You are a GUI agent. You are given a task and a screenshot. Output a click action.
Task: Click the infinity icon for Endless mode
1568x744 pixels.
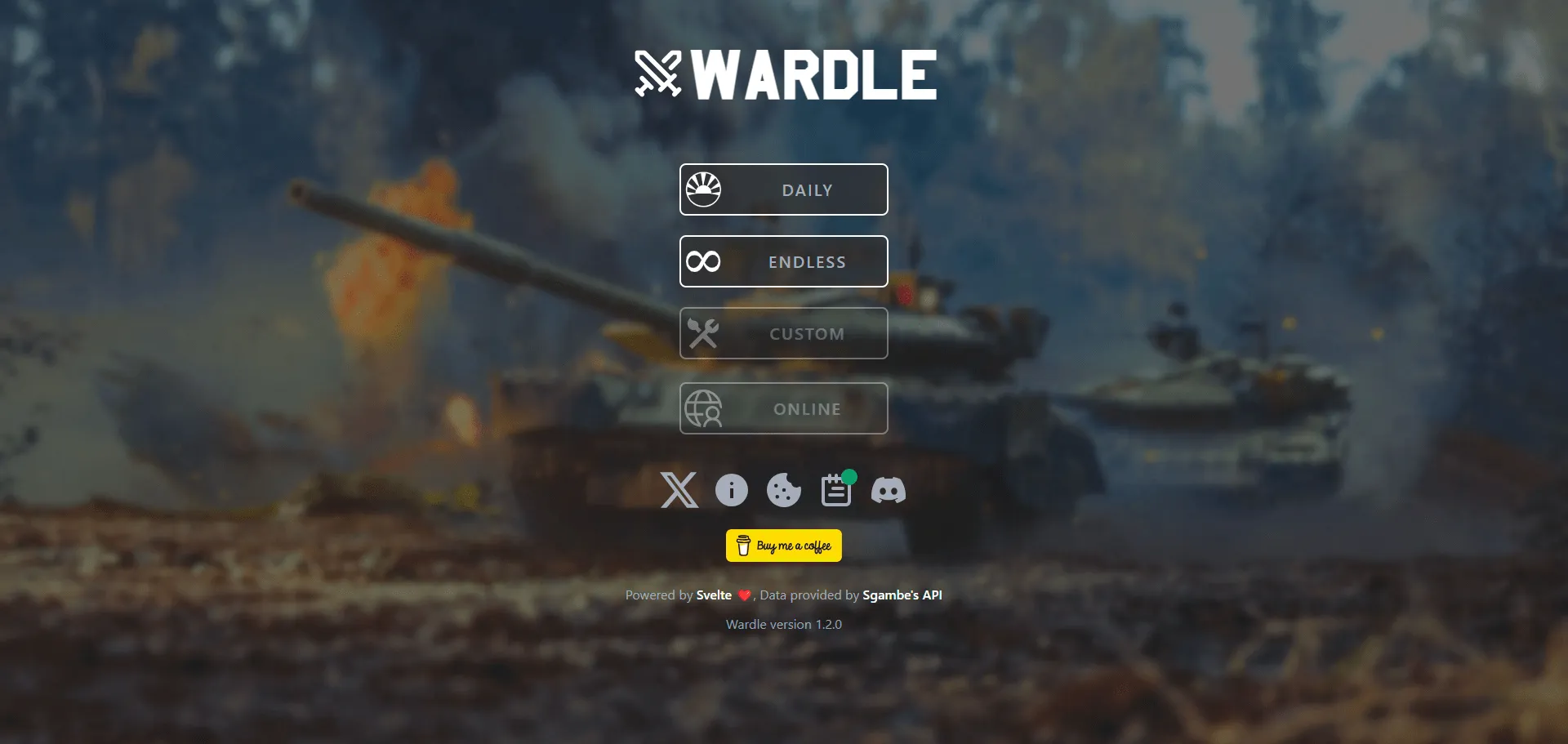[704, 261]
